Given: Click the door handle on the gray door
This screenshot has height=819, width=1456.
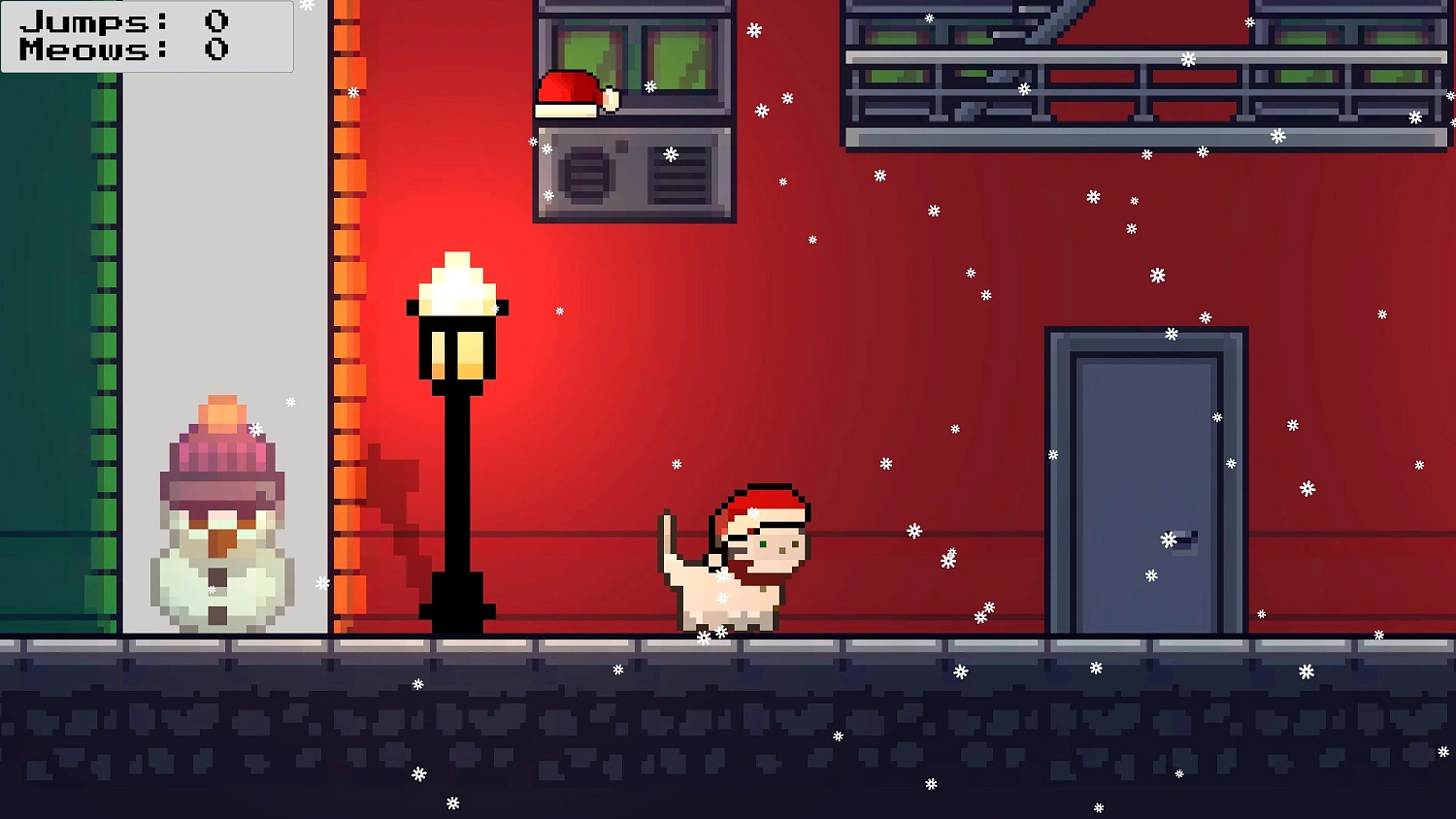Looking at the screenshot, I should click(x=1184, y=541).
